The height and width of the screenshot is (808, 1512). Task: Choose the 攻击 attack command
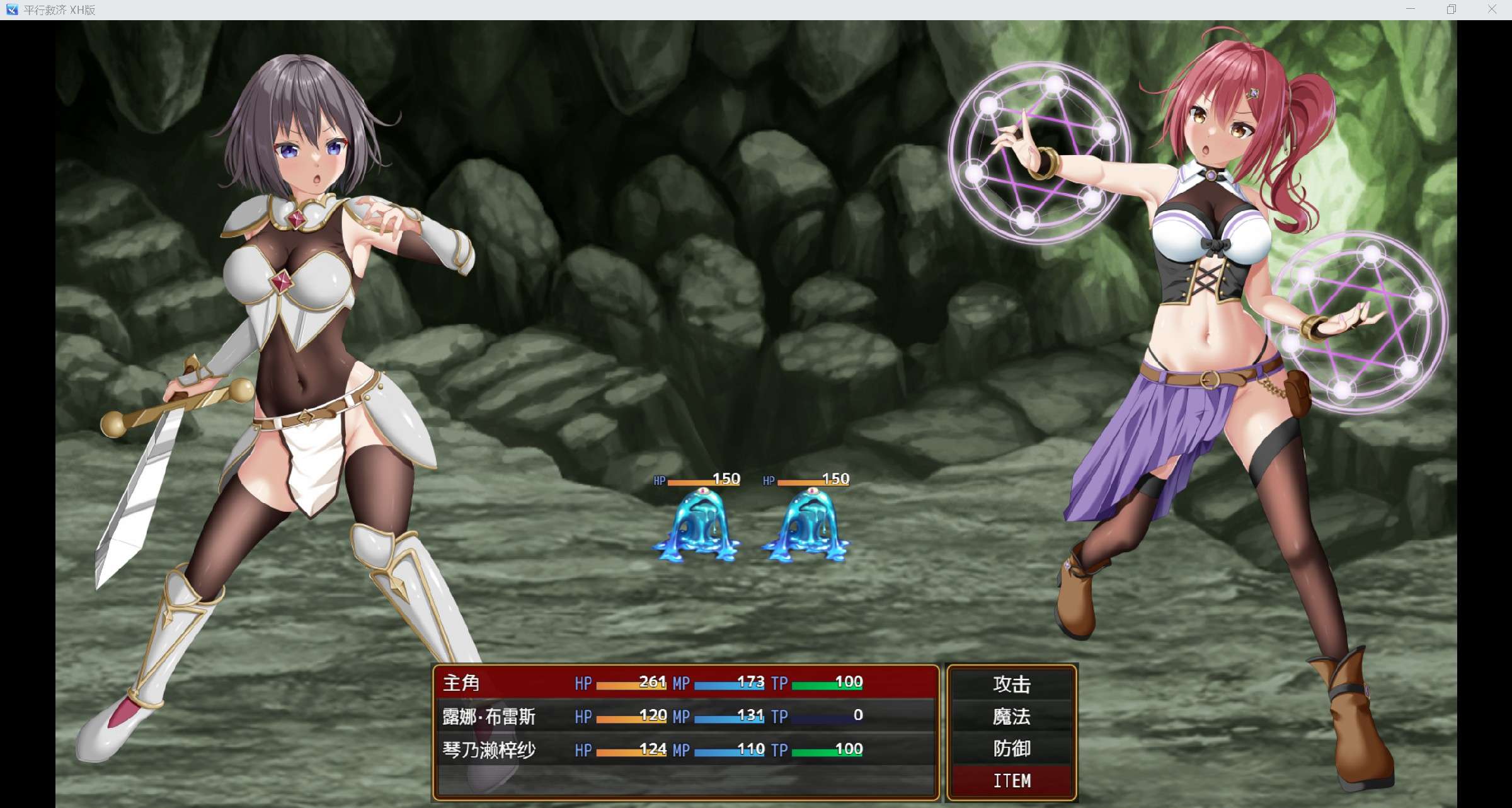tap(1012, 684)
